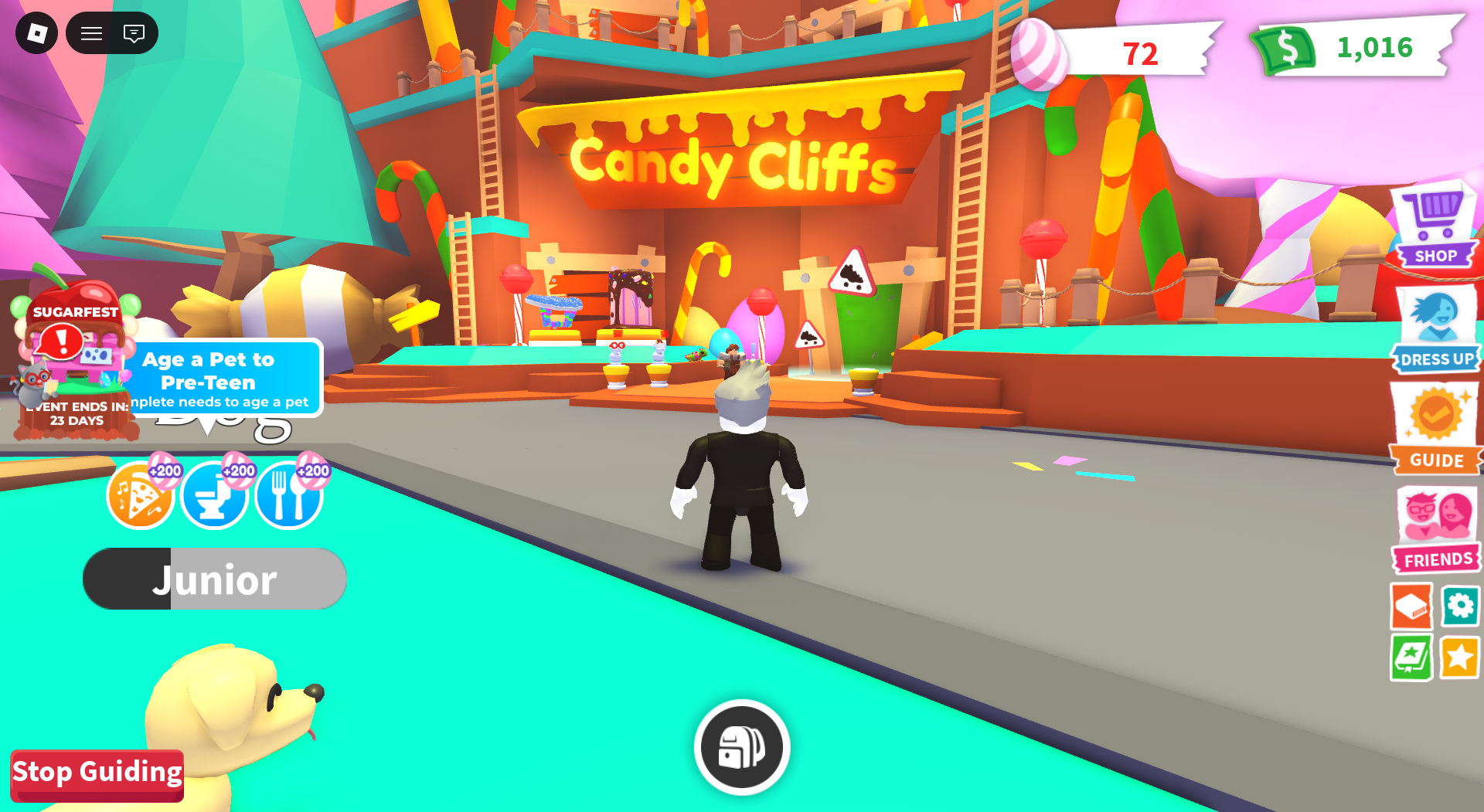This screenshot has height=812, width=1484.
Task: Open the yellow star rewards icon
Action: point(1460,657)
